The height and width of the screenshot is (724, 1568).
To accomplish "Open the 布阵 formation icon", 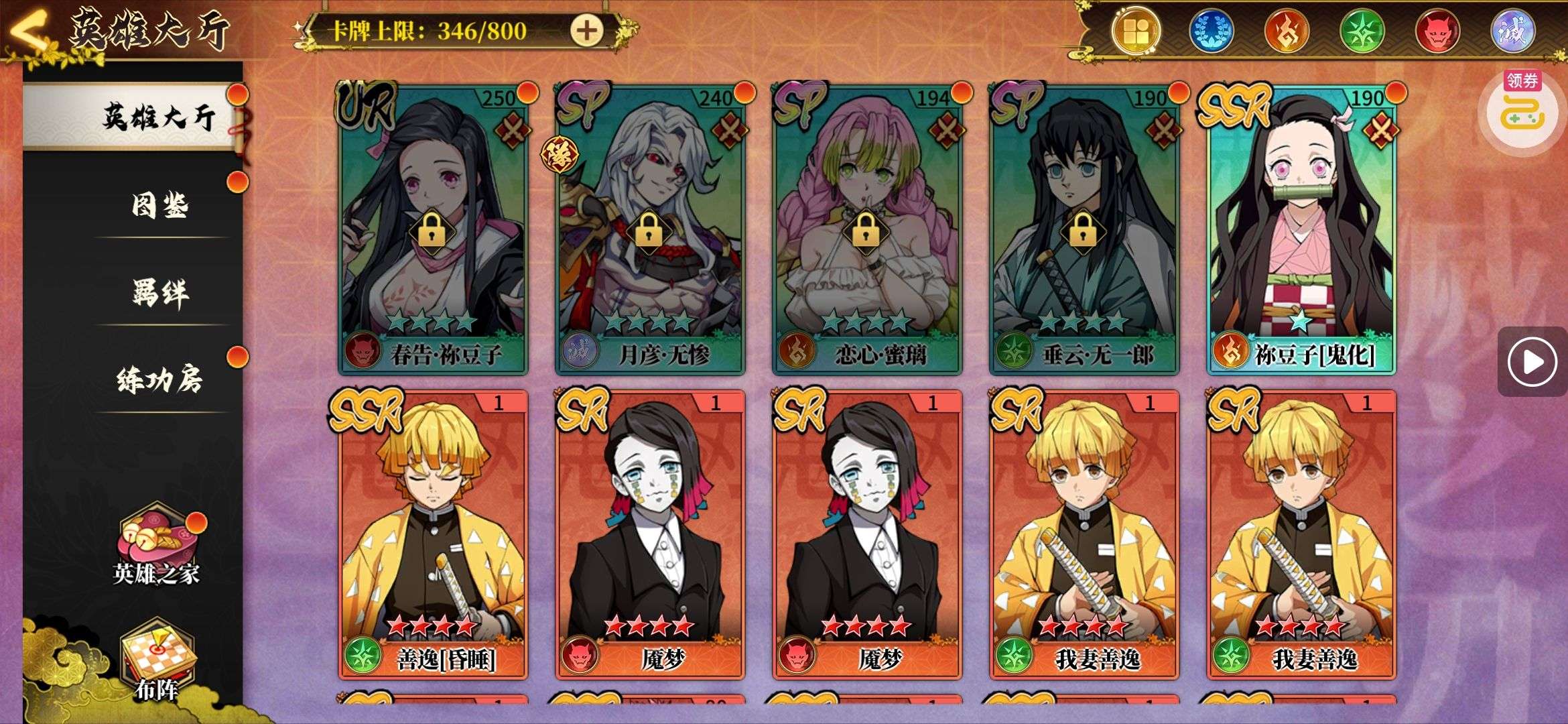I will (x=157, y=660).
